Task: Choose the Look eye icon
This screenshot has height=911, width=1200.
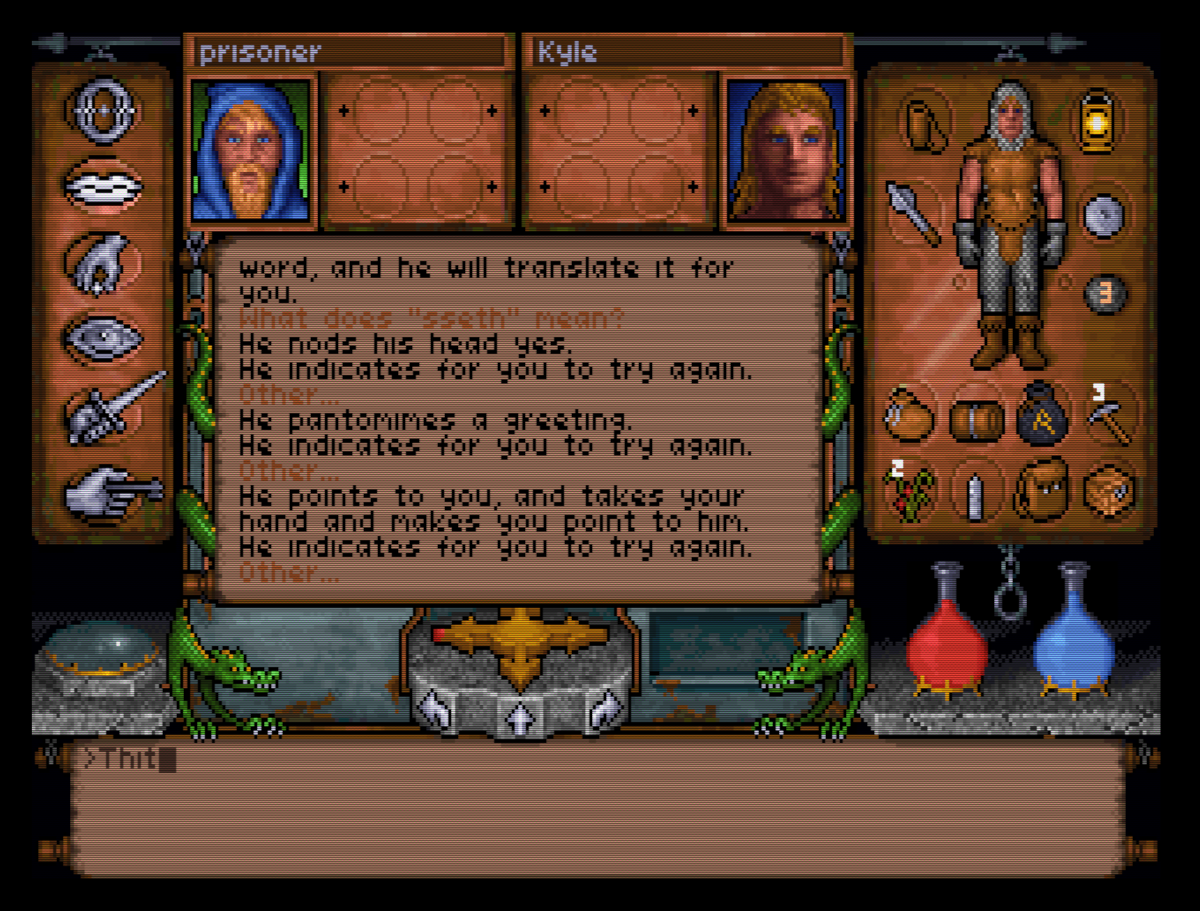Action: click(x=103, y=337)
